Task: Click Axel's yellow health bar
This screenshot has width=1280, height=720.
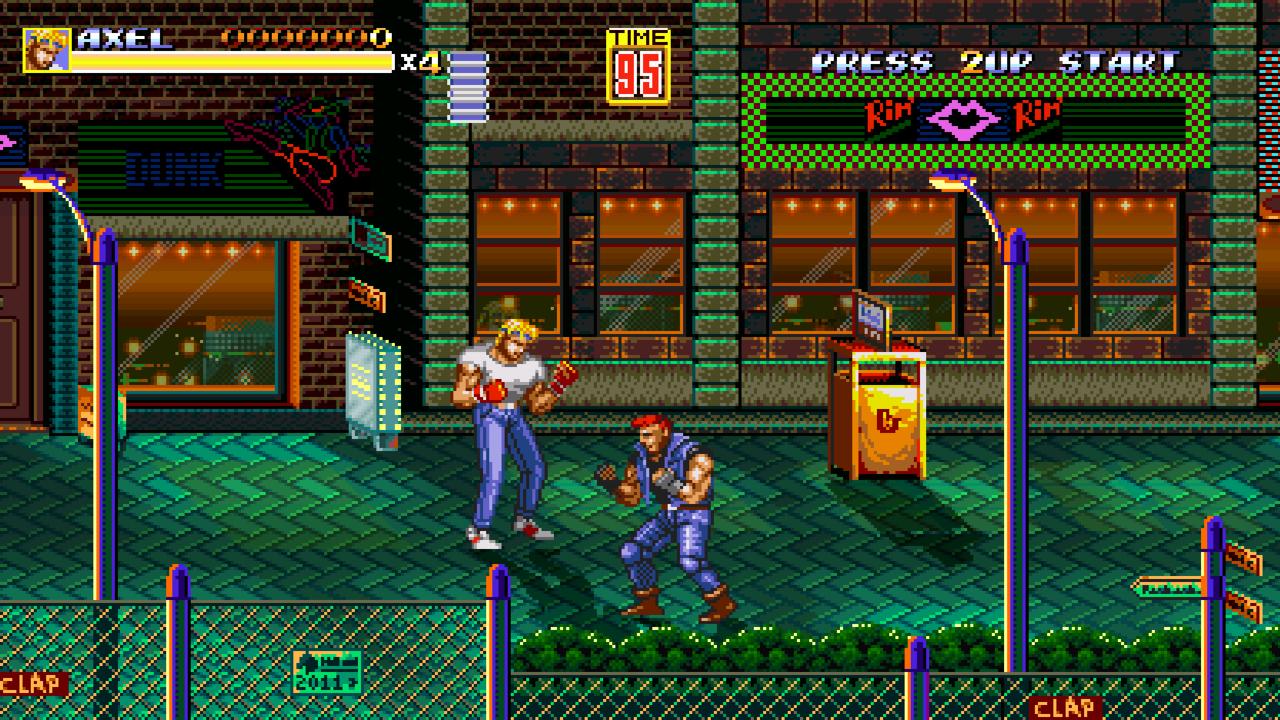Action: pos(230,63)
